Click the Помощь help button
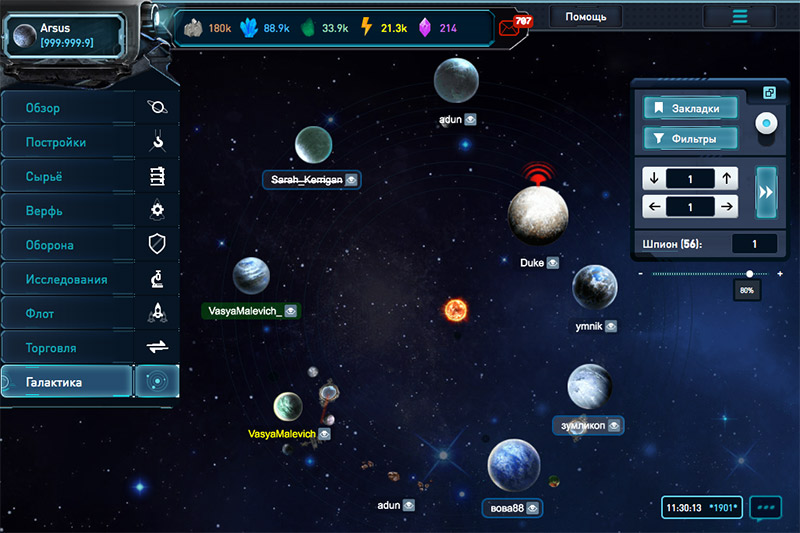This screenshot has width=800, height=533. tap(585, 17)
